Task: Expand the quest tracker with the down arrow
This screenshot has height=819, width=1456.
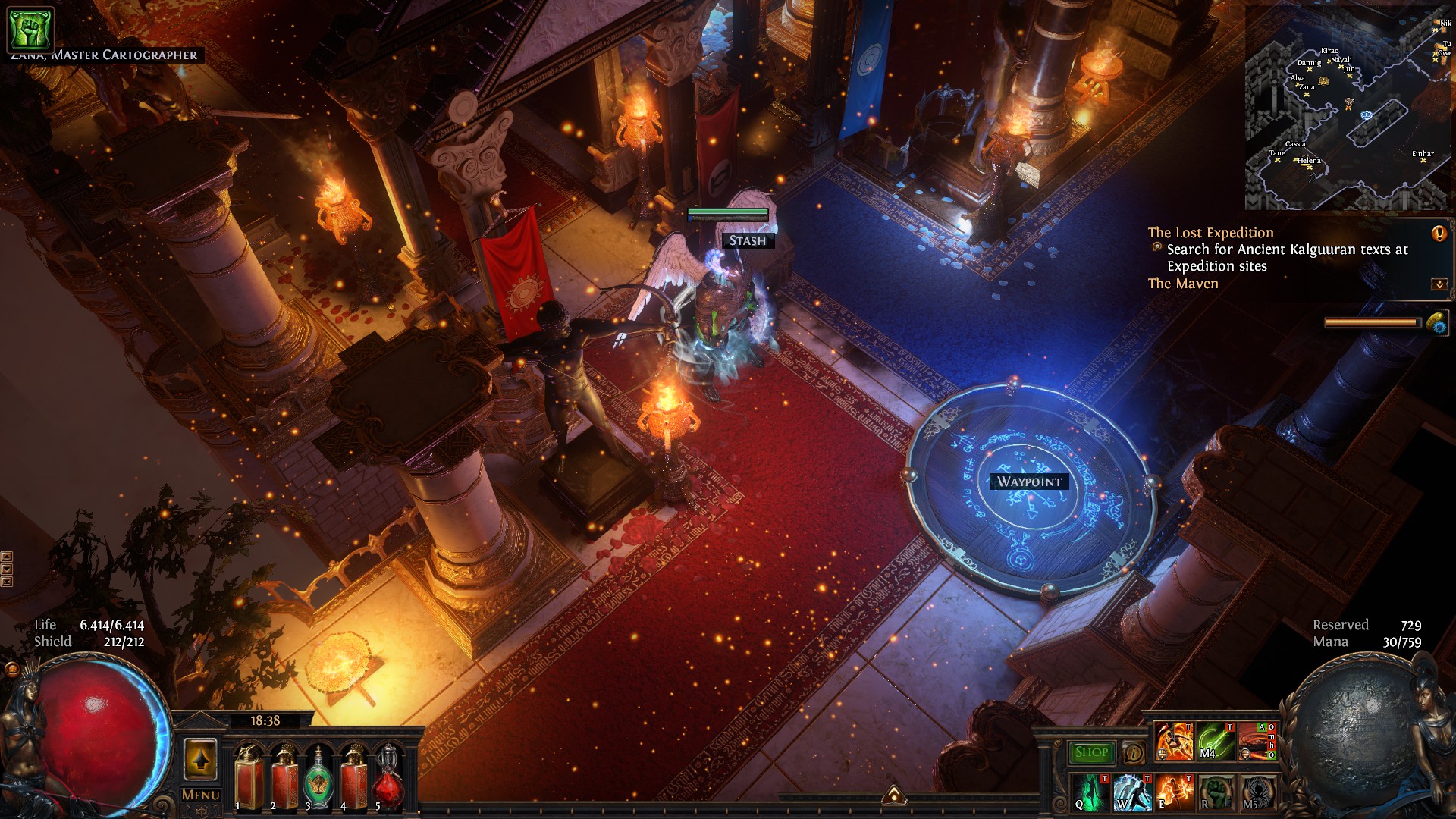Action: point(1439,284)
